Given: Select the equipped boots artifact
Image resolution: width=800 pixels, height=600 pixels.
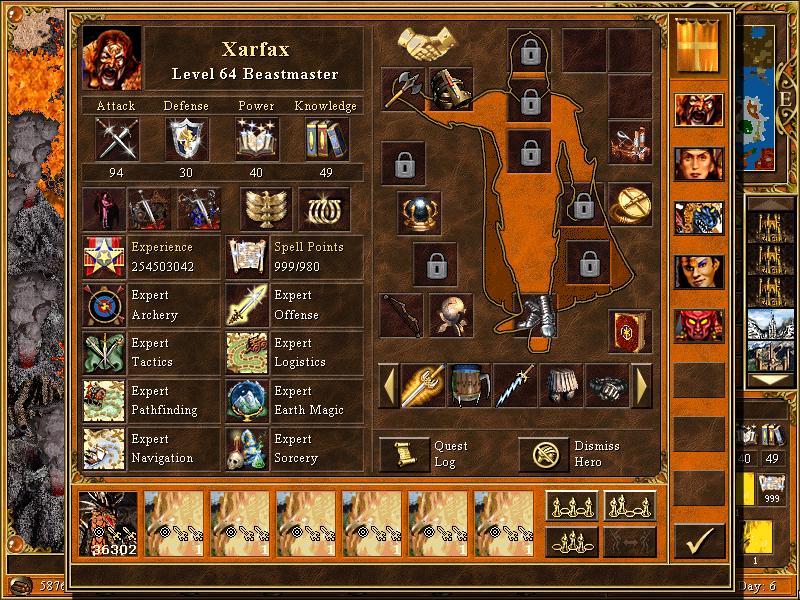Looking at the screenshot, I should click(x=536, y=314).
